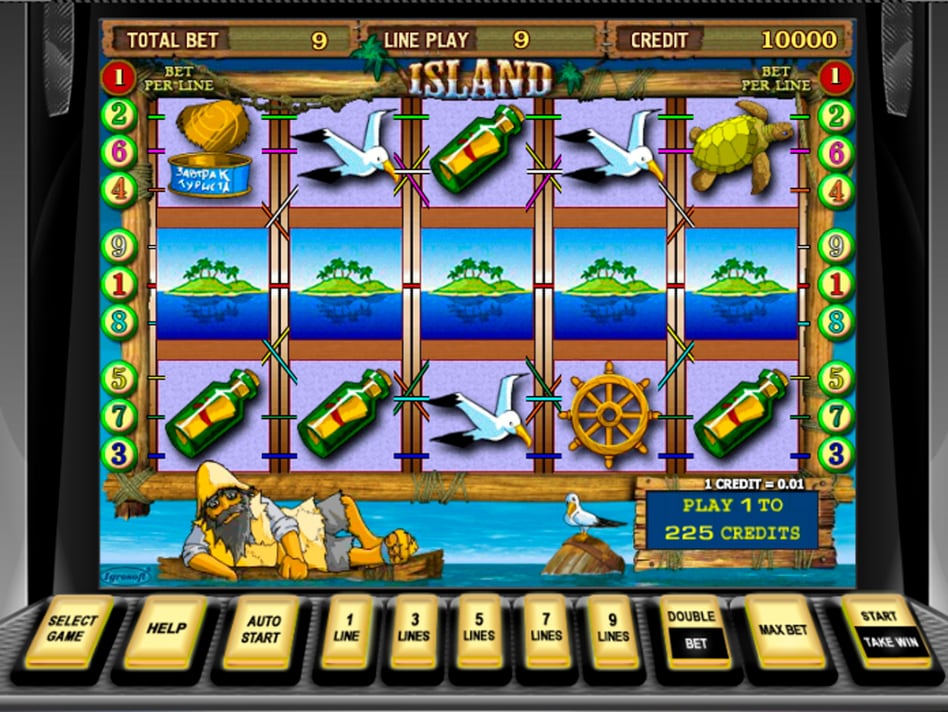
Task: Activate Auto Start spinning
Action: (x=260, y=630)
